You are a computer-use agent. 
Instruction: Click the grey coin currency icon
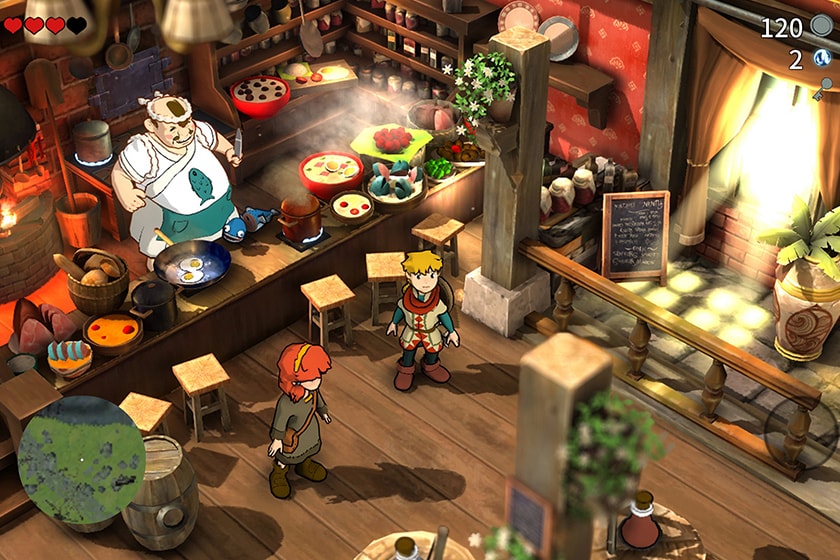click(x=822, y=27)
